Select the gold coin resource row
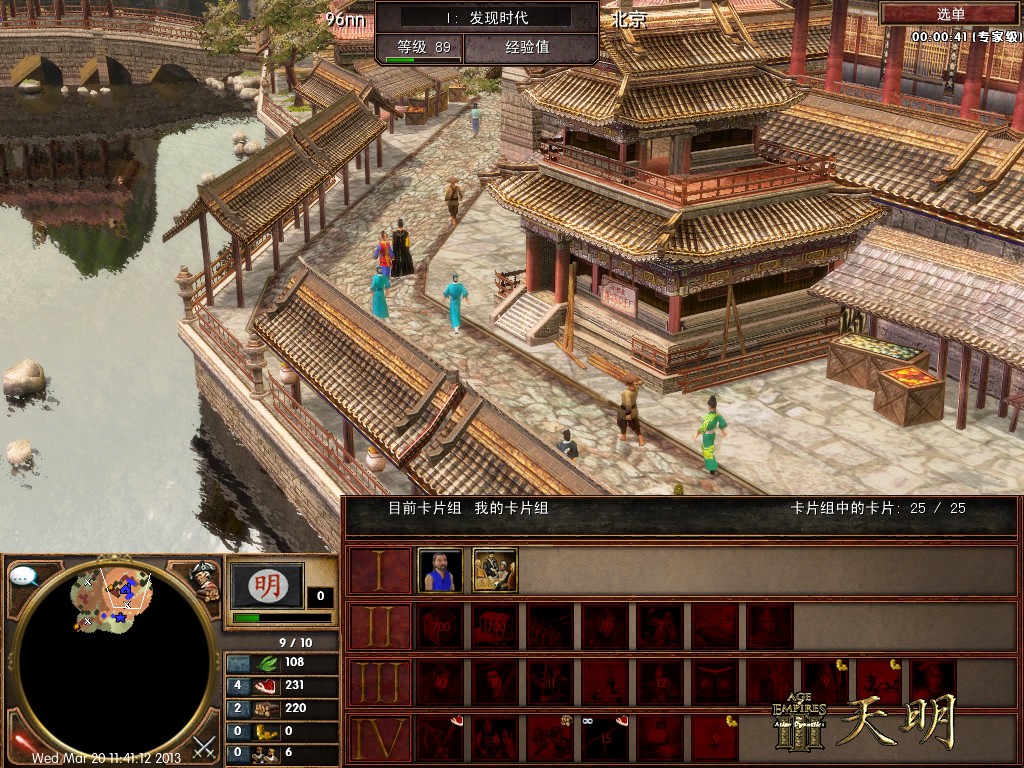1024x768 pixels. (x=279, y=731)
